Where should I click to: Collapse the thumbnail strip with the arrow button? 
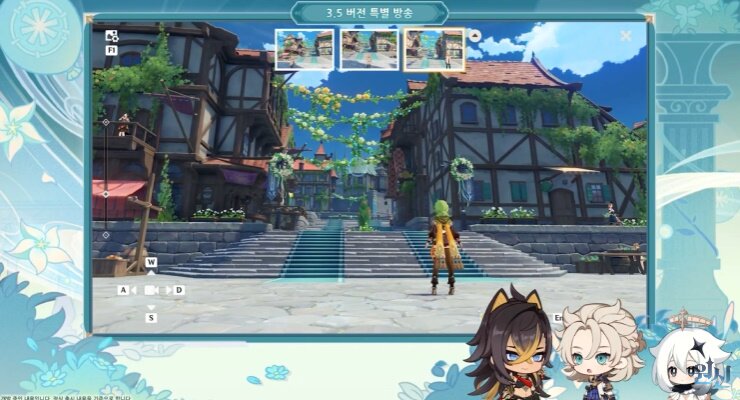pos(475,36)
